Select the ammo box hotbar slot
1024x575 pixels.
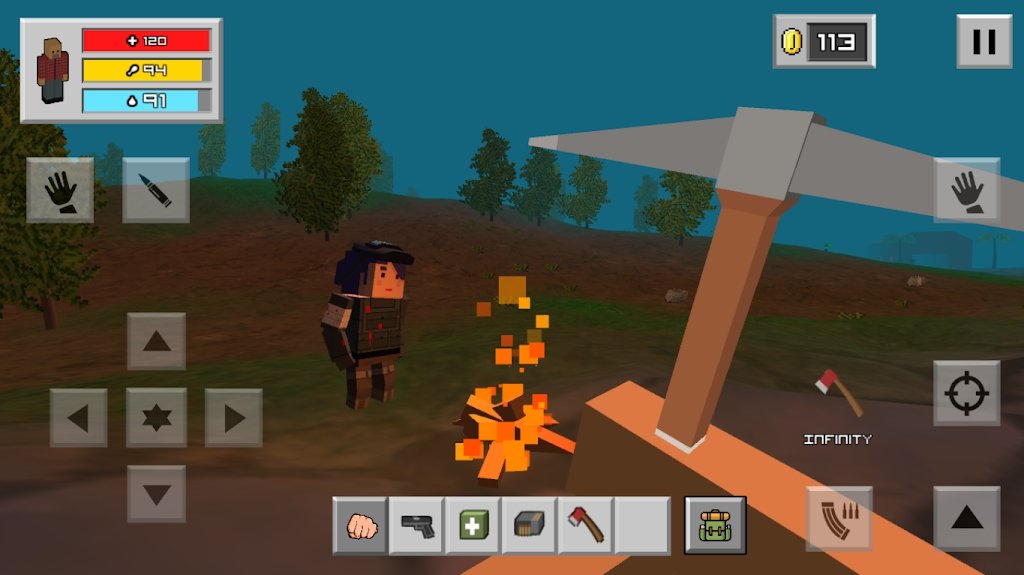tap(529, 526)
